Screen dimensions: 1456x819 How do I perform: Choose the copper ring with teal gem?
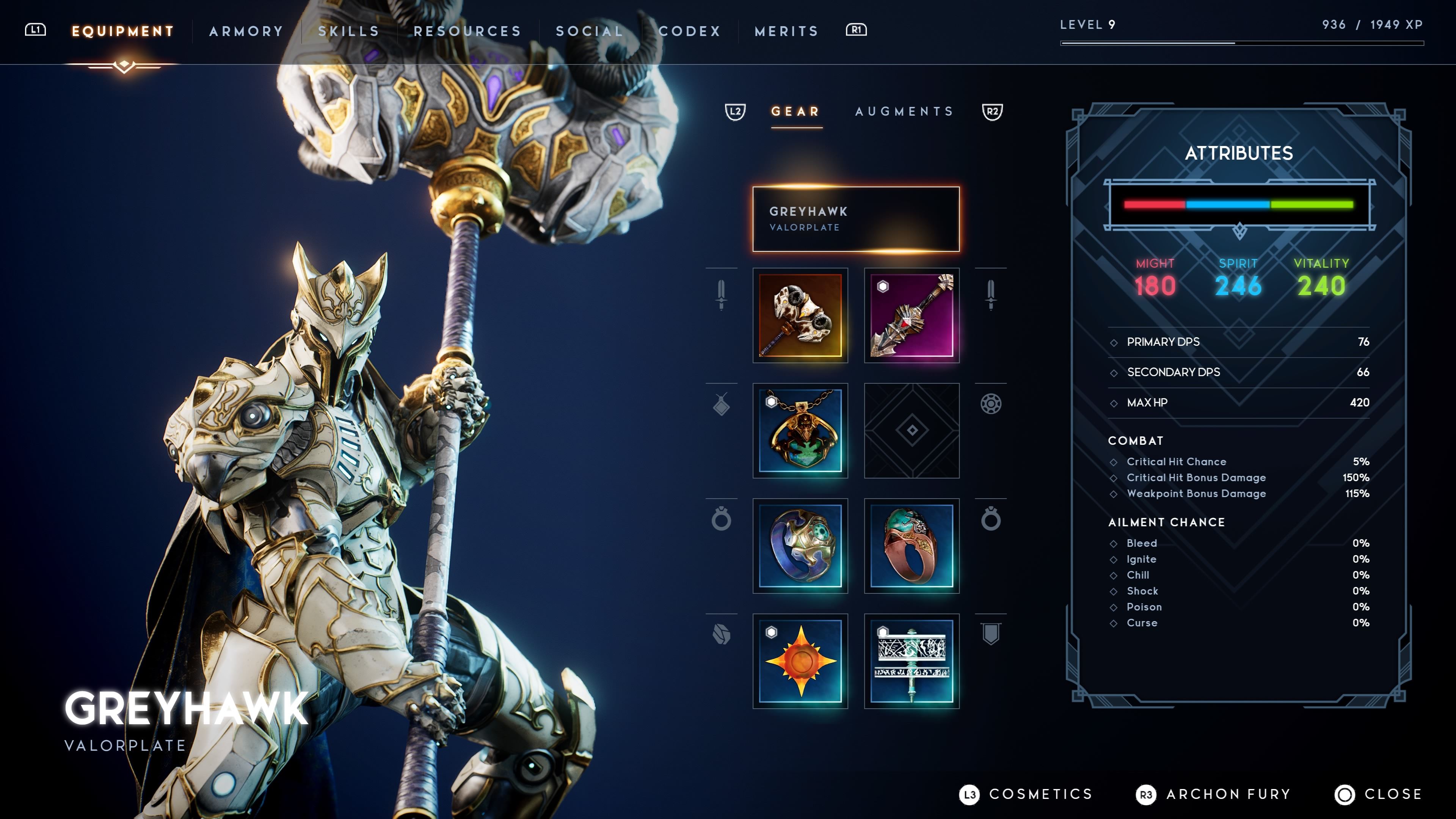(x=911, y=546)
